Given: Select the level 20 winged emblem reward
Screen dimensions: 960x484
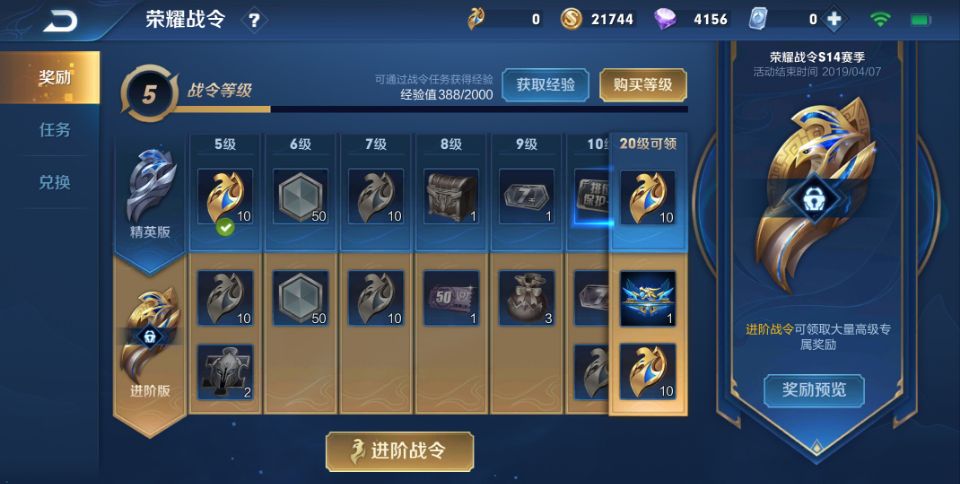Looking at the screenshot, I should point(647,298).
